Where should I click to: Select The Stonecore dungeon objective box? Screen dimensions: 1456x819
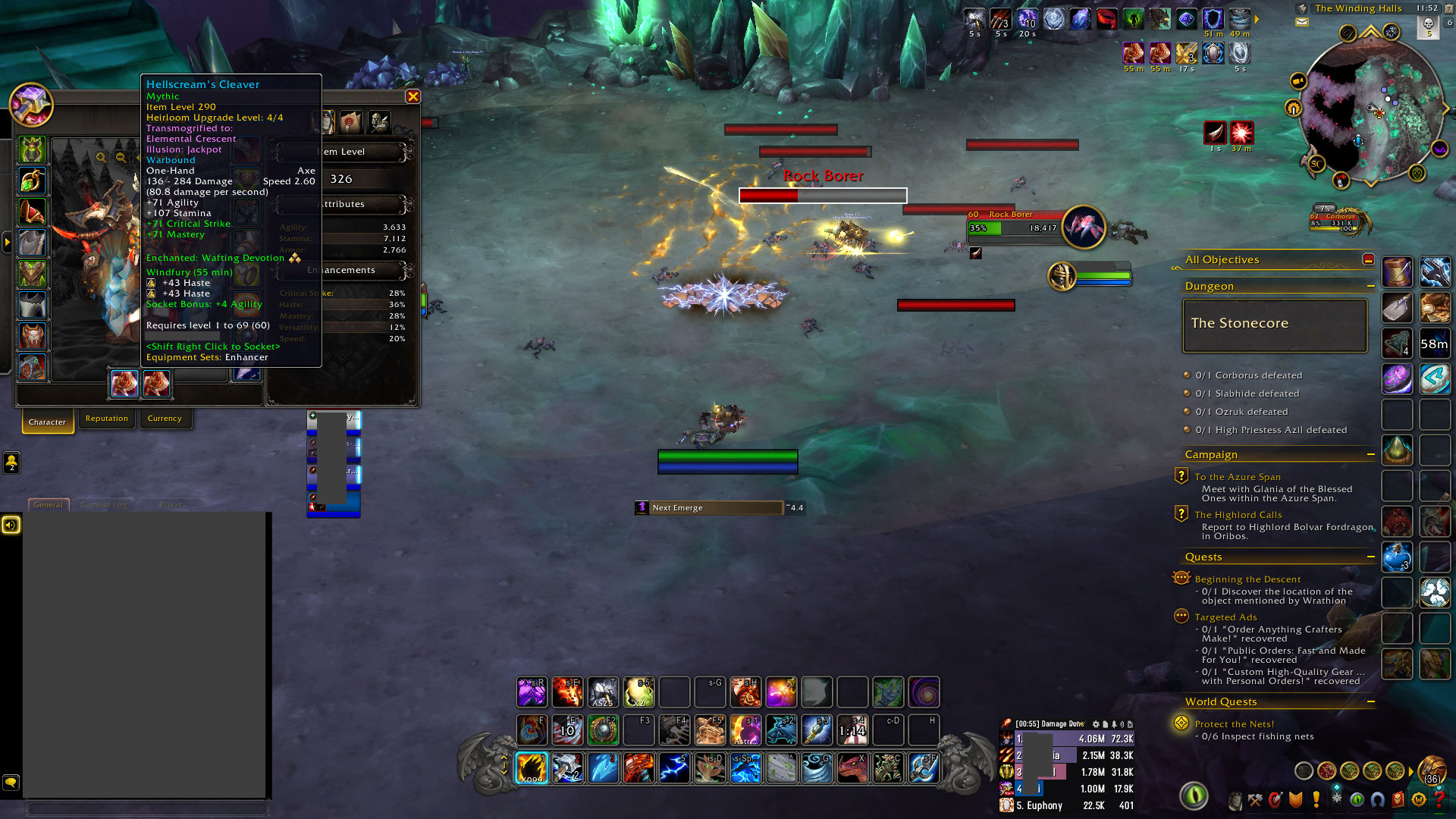[1275, 325]
